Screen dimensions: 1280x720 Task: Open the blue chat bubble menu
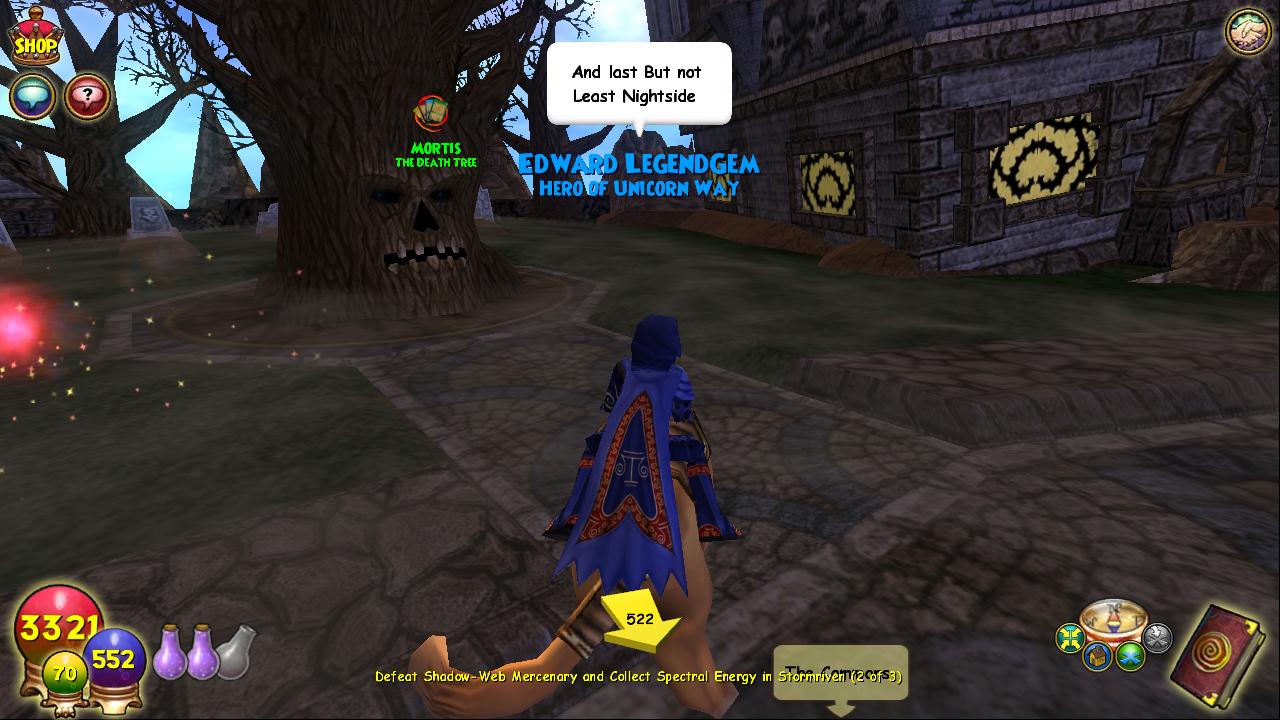point(31,97)
